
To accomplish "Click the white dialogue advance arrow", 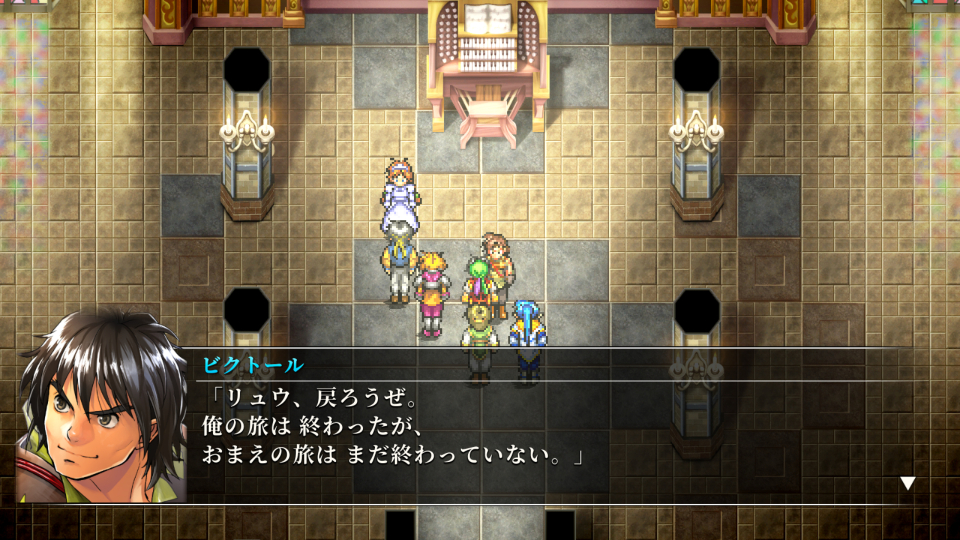I will 907,483.
